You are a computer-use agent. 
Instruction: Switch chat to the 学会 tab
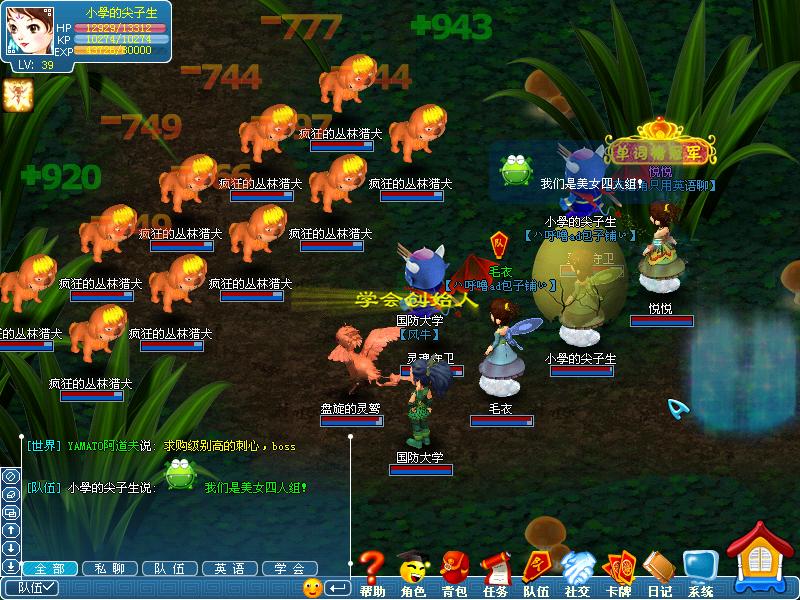tap(290, 568)
